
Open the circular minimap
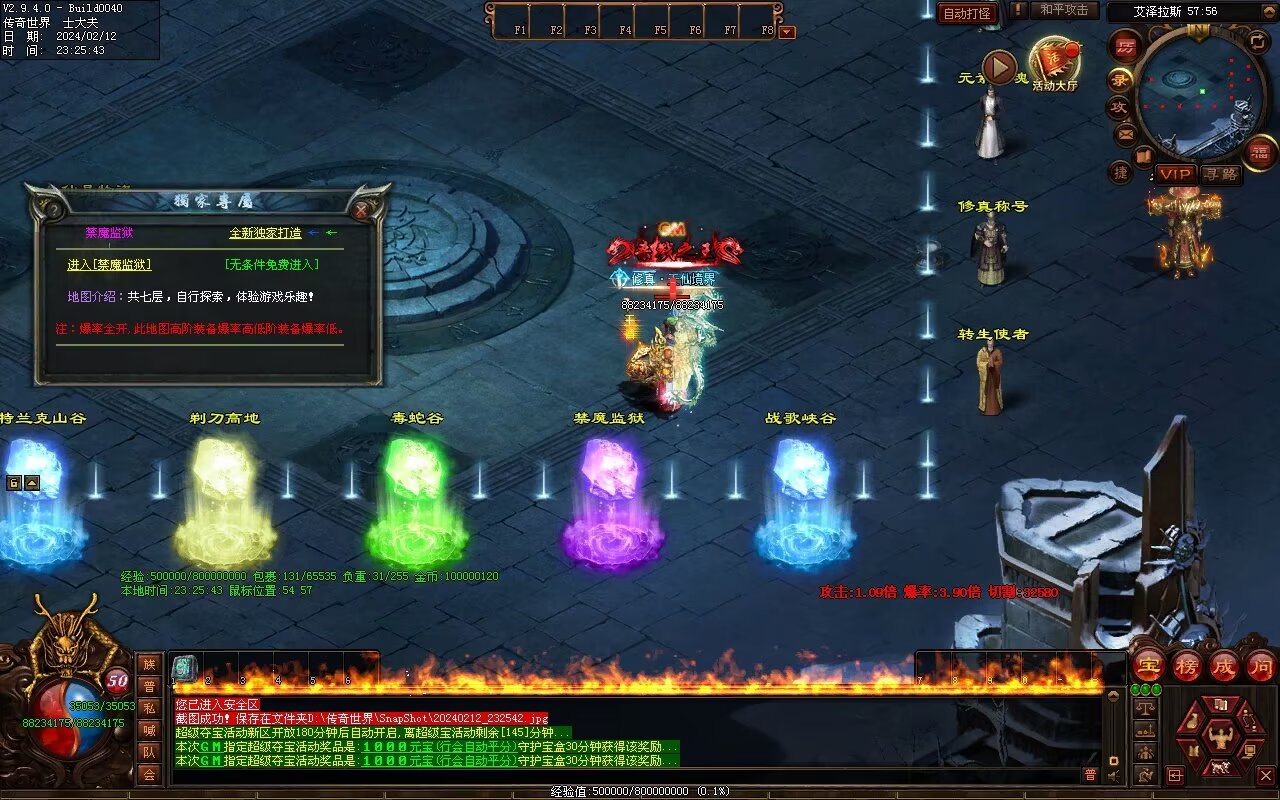click(1199, 95)
